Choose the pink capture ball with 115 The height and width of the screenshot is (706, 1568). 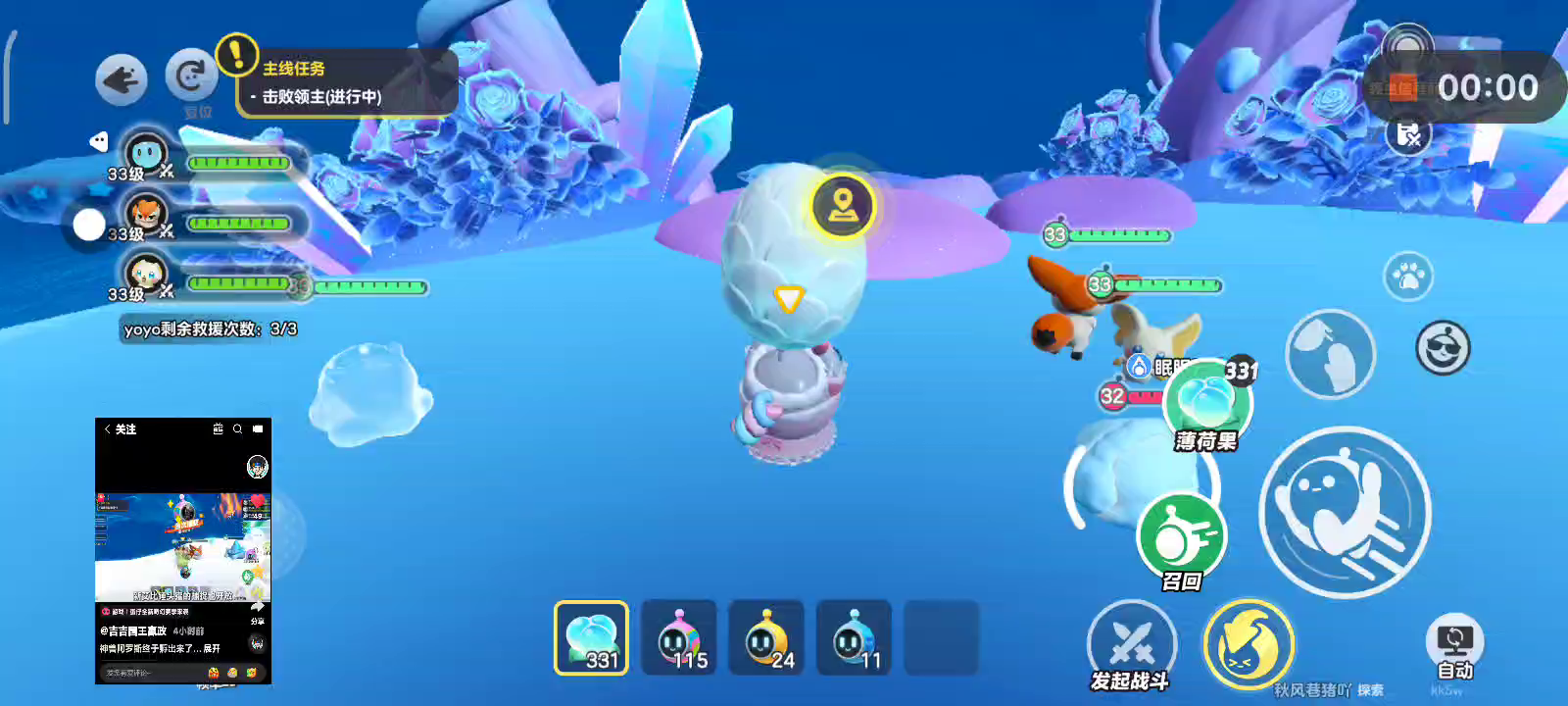pos(678,637)
